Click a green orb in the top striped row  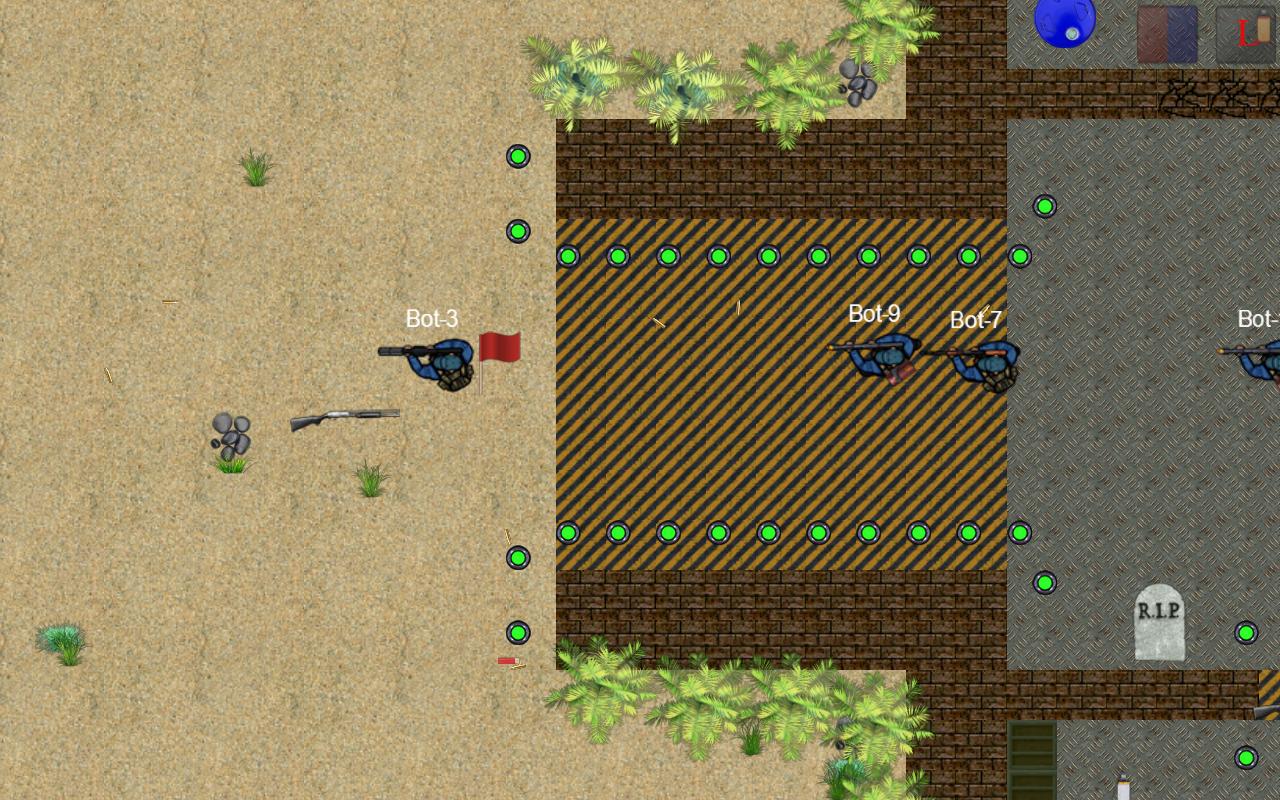(718, 256)
